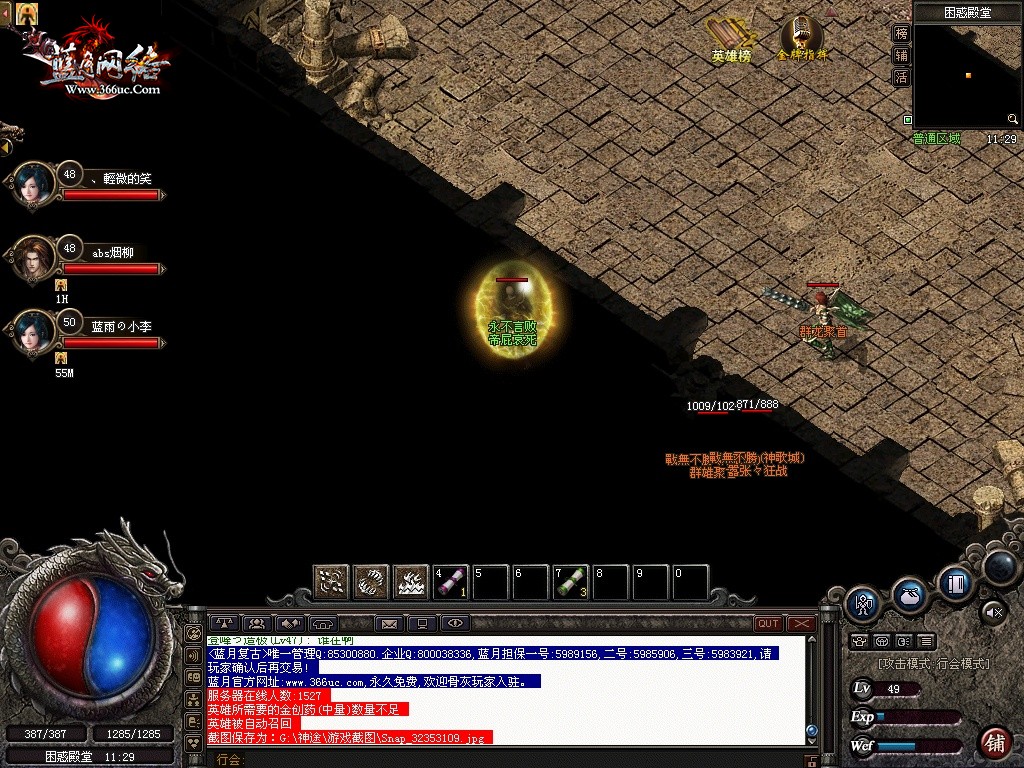Click the envelope mail button above chat
Viewport: 1024px width, 768px height.
(389, 624)
